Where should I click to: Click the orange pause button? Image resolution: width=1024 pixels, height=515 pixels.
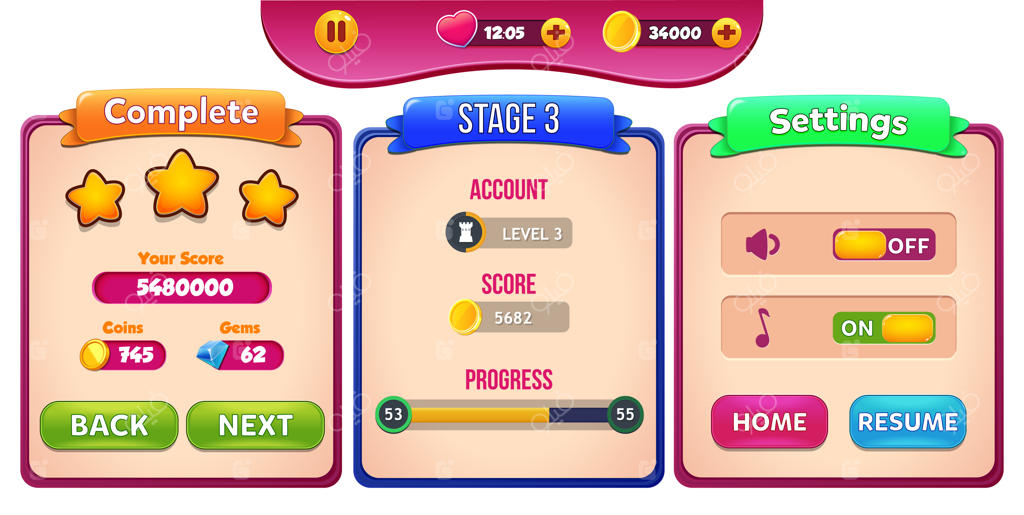(336, 32)
